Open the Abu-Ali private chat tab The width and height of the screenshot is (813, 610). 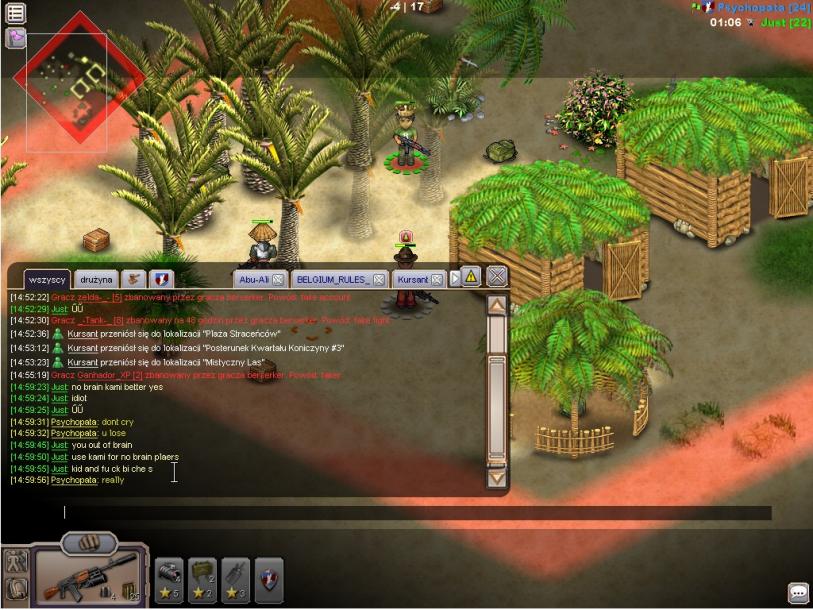[x=253, y=280]
